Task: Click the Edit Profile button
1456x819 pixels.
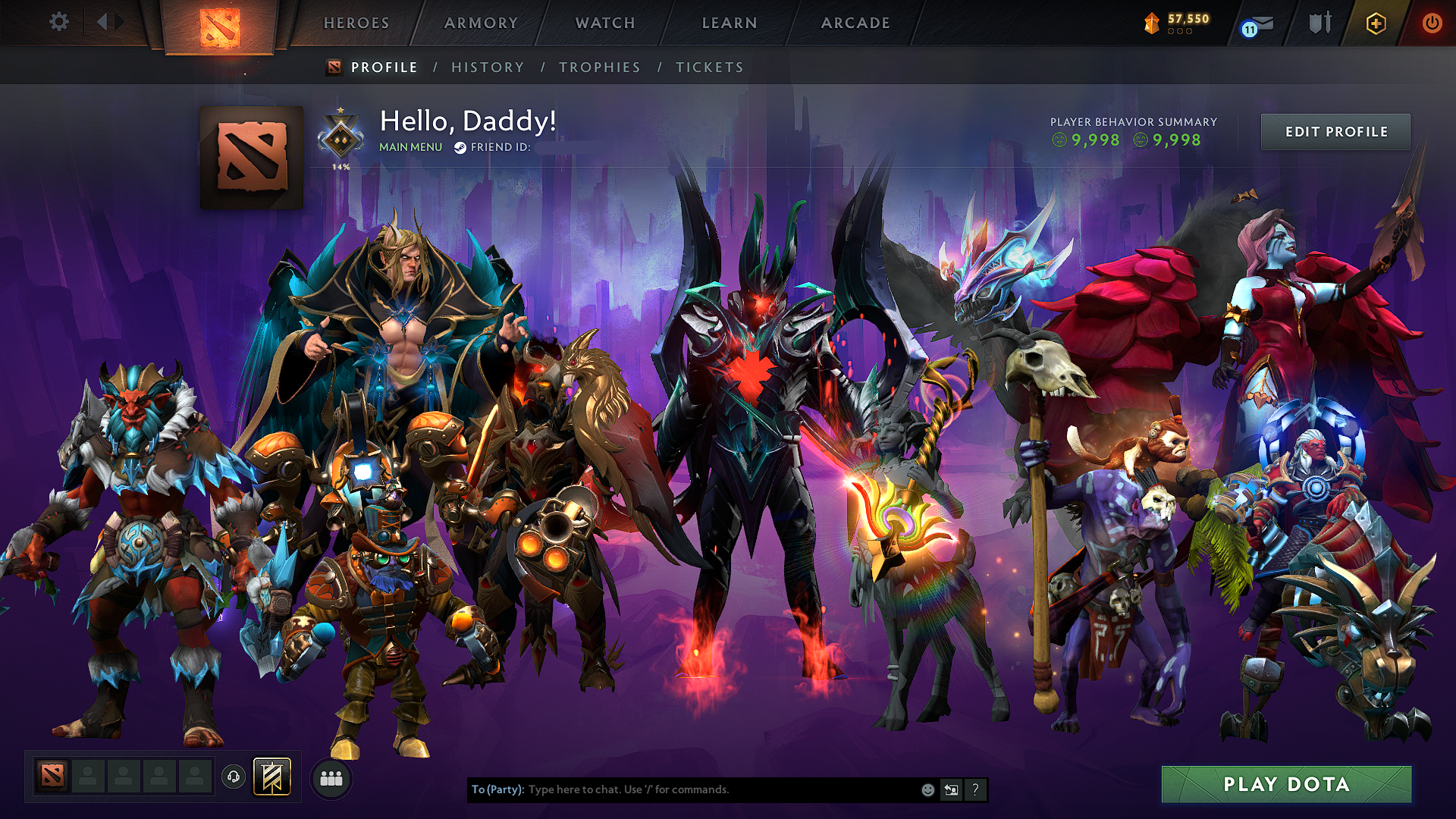Action: (1335, 131)
